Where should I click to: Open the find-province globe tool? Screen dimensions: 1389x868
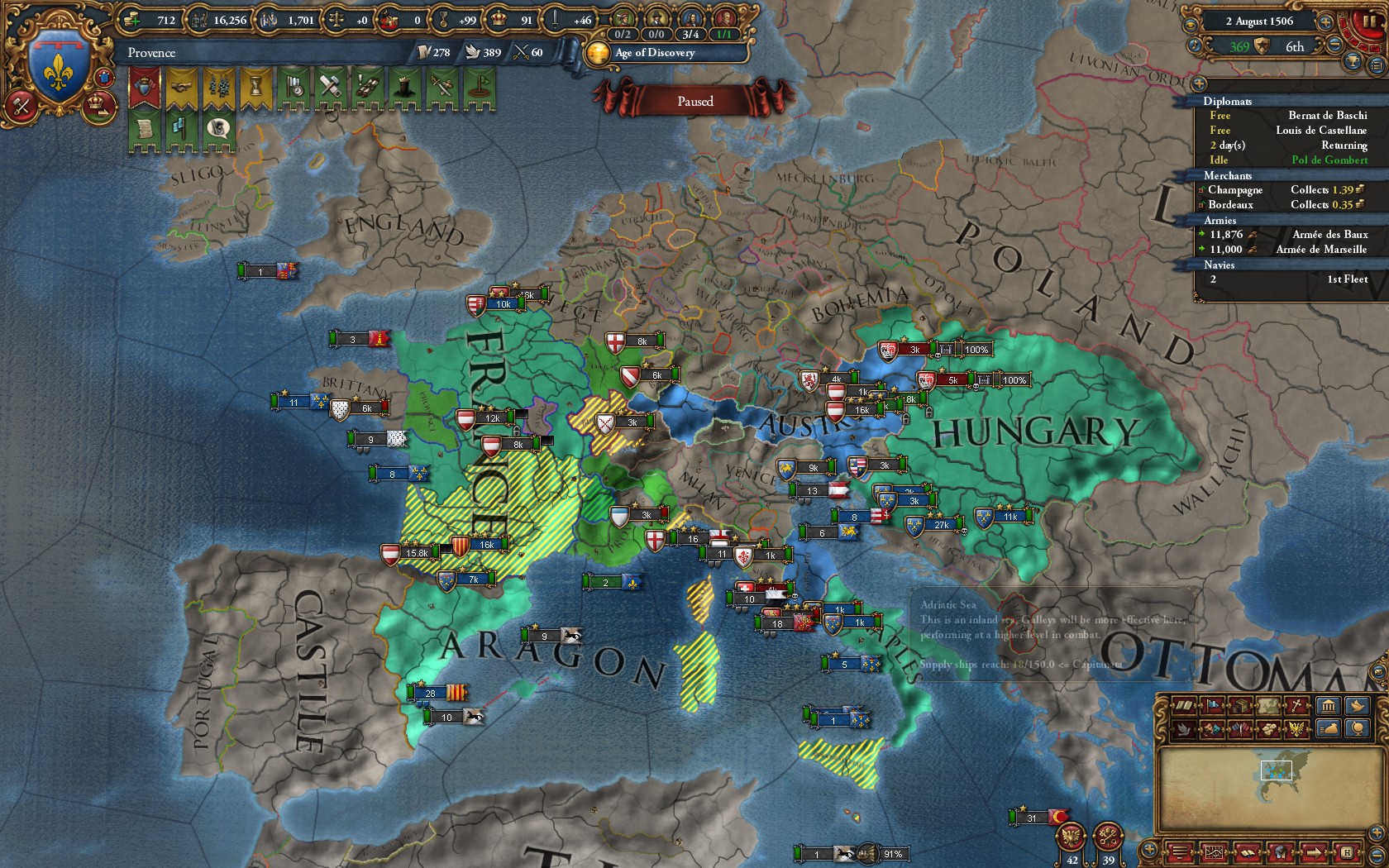1357,728
